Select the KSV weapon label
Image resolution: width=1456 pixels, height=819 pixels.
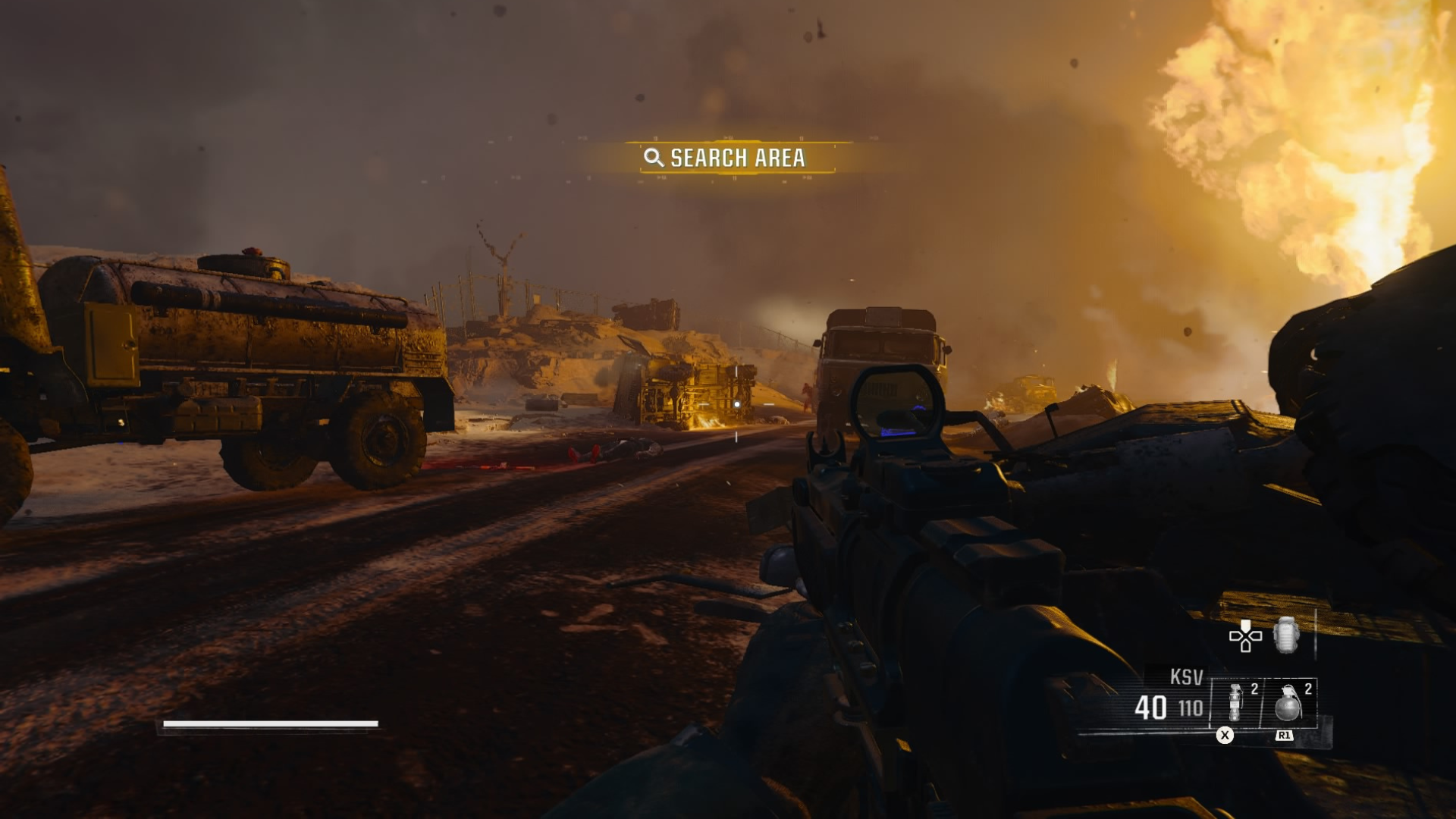1186,677
